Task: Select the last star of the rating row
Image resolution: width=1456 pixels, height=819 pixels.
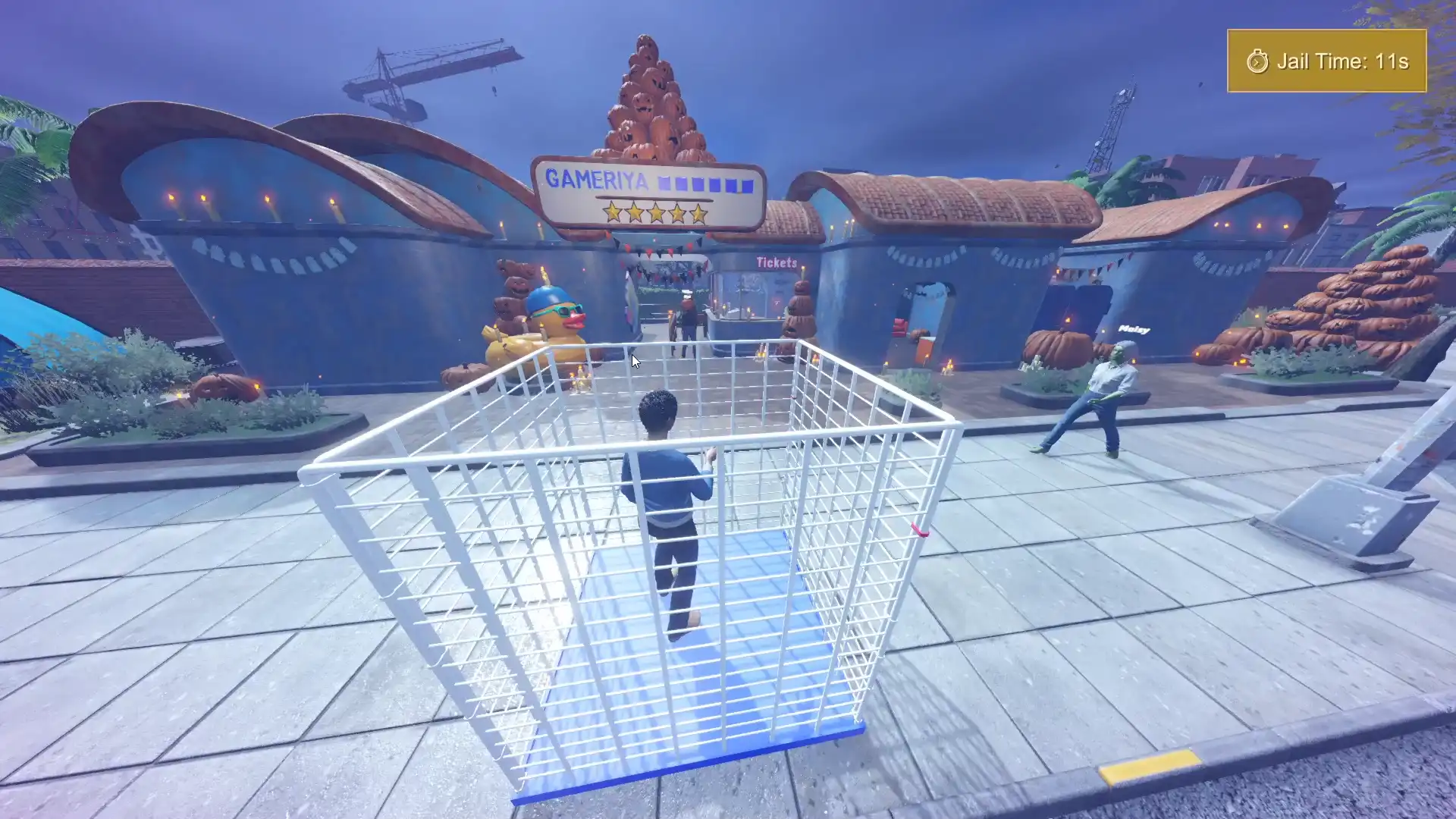Action: [698, 214]
